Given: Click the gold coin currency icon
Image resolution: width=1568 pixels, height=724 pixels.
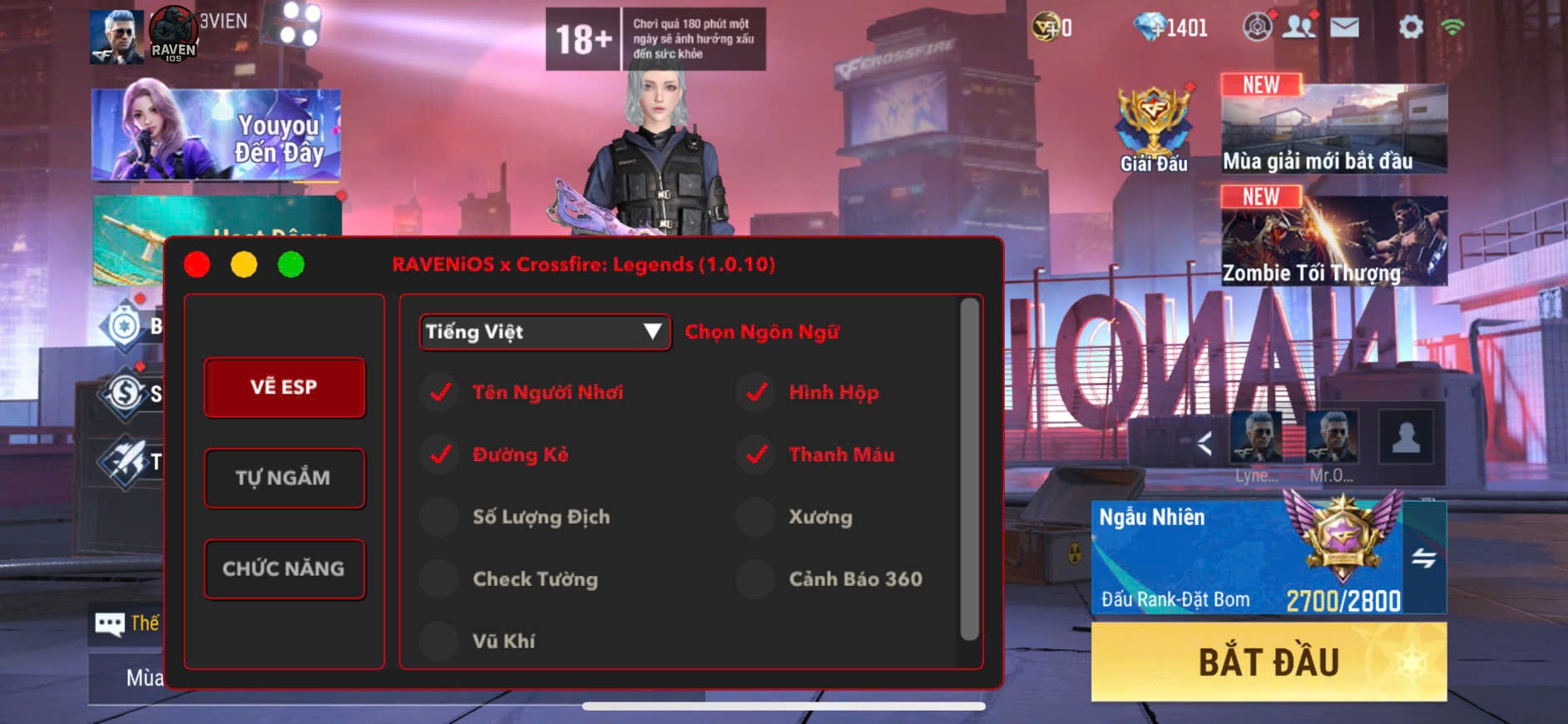Looking at the screenshot, I should click(1045, 25).
